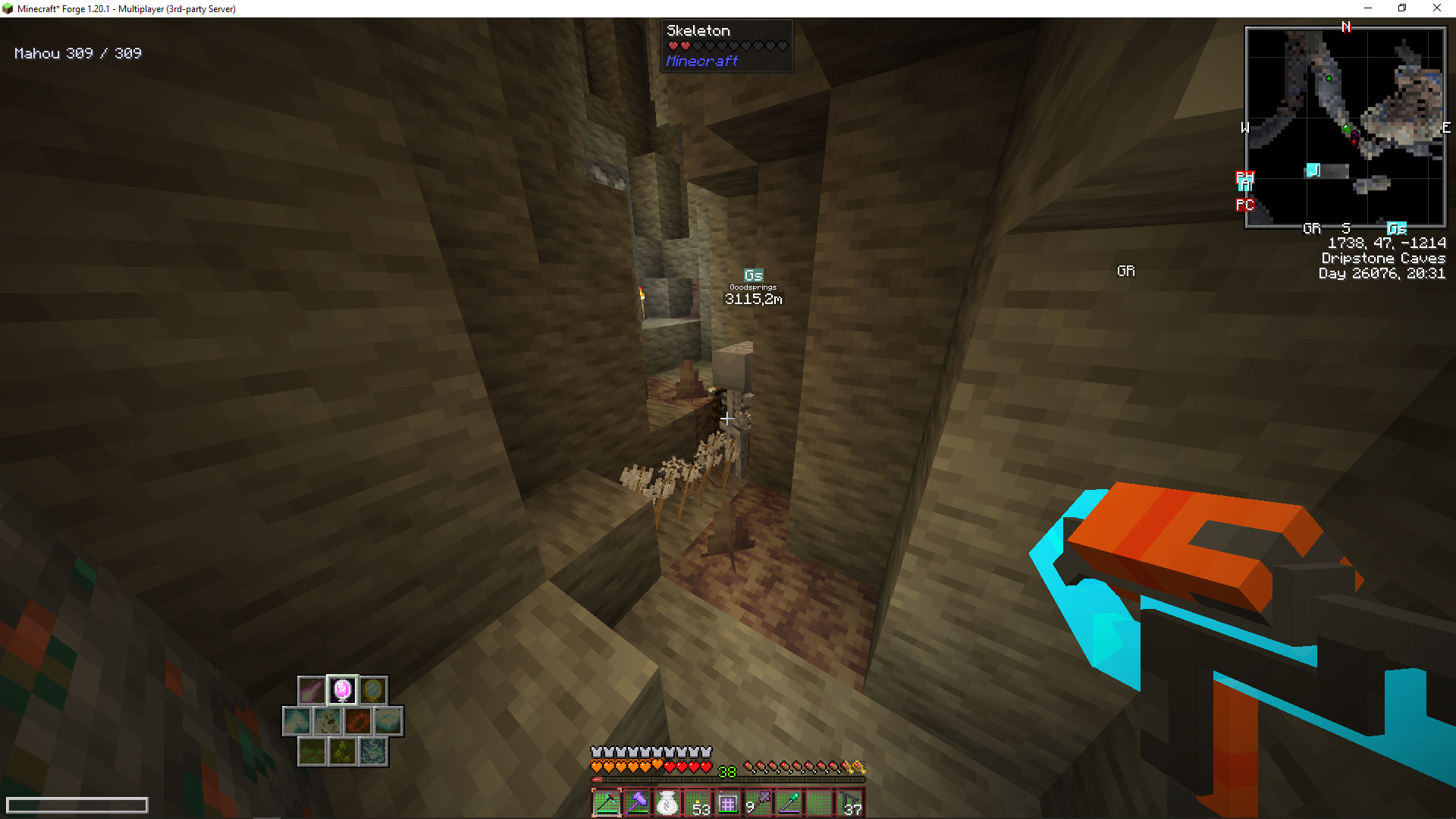
Task: Select the golem face spell icon
Action: pyautogui.click(x=327, y=721)
